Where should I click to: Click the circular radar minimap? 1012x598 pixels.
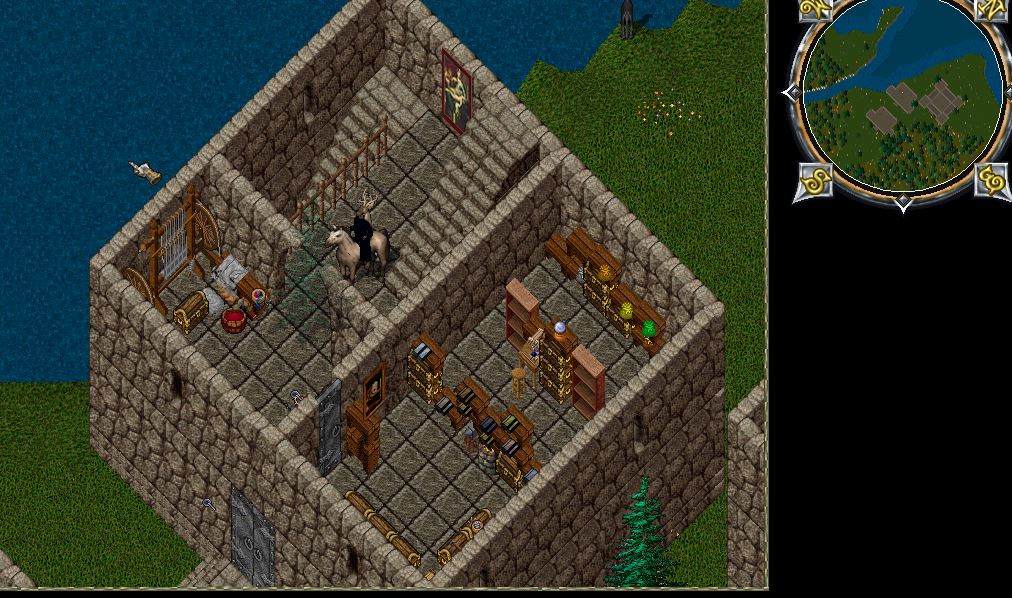click(902, 98)
